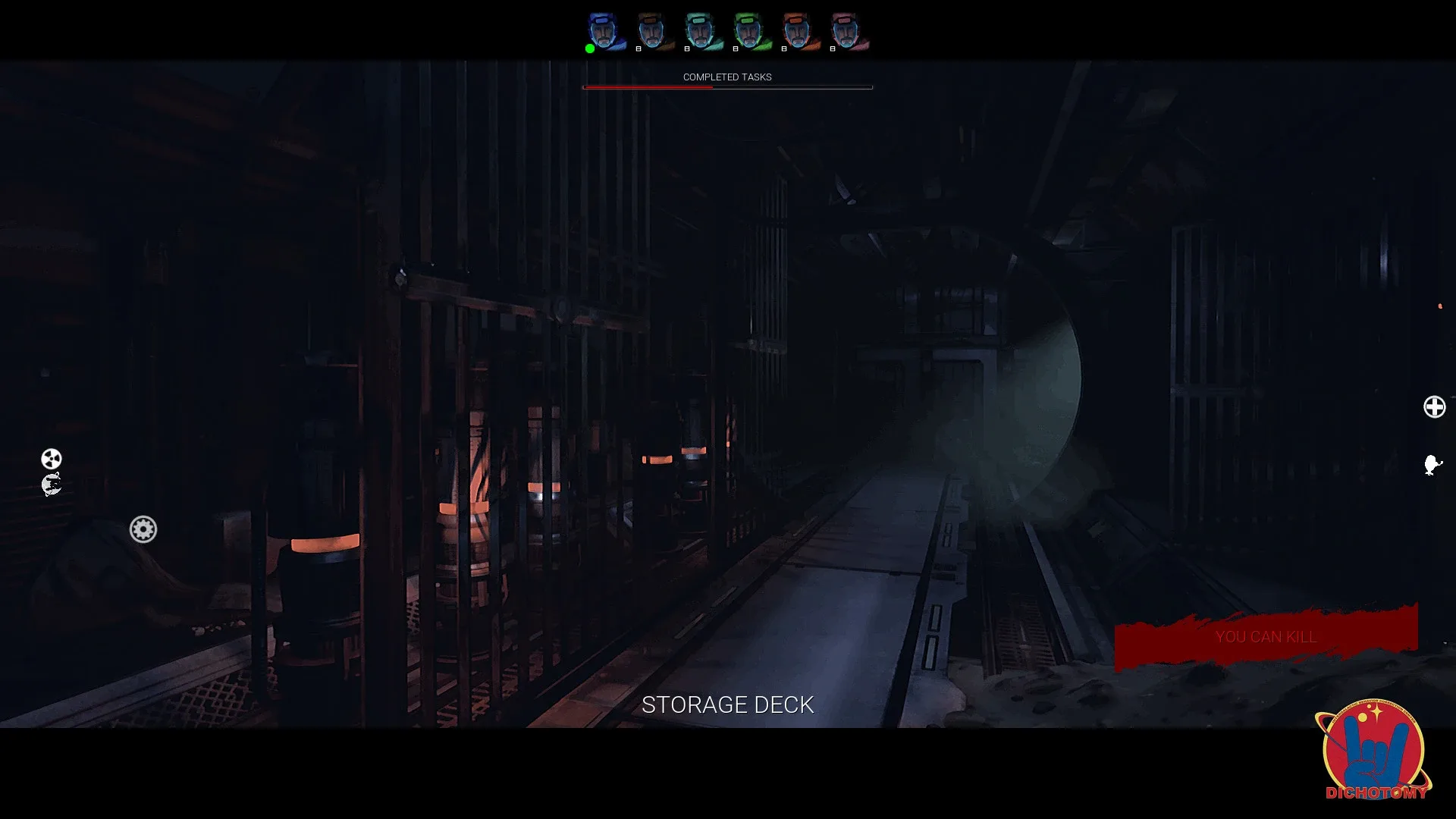
Task: Expand the red crewmate's details
Action: (x=796, y=30)
